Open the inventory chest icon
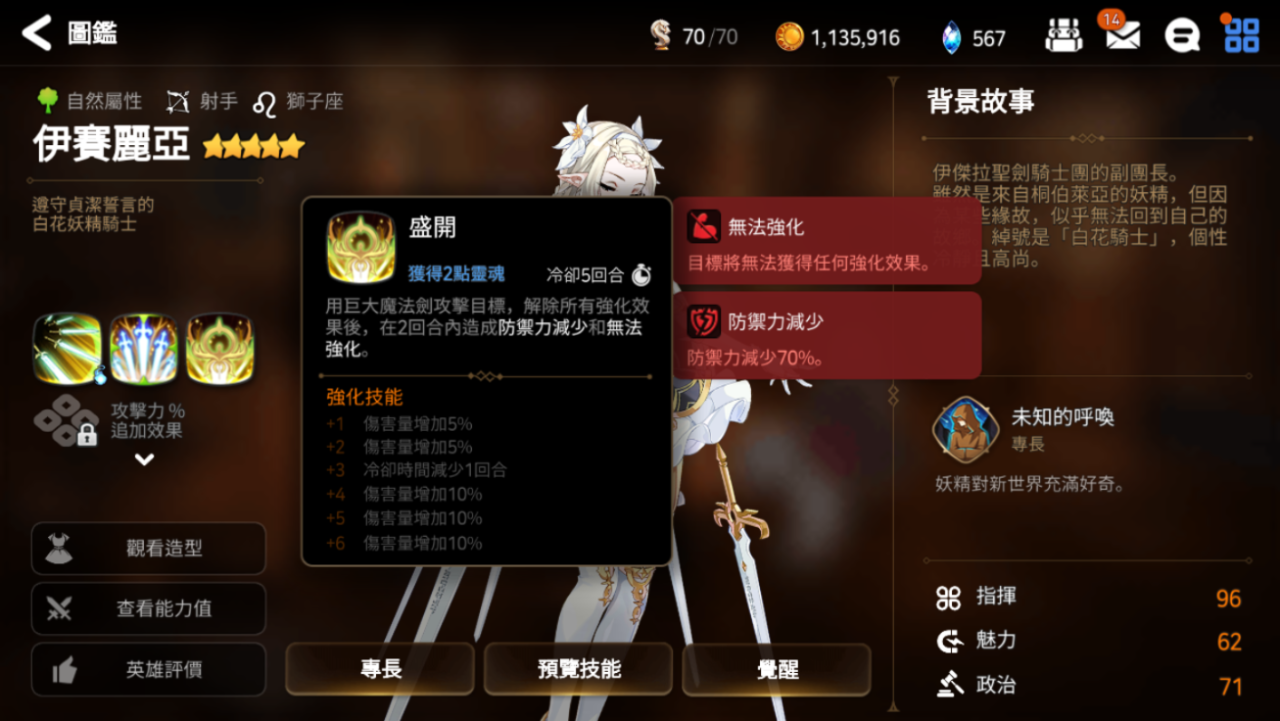The image size is (1280, 721). click(x=1063, y=33)
